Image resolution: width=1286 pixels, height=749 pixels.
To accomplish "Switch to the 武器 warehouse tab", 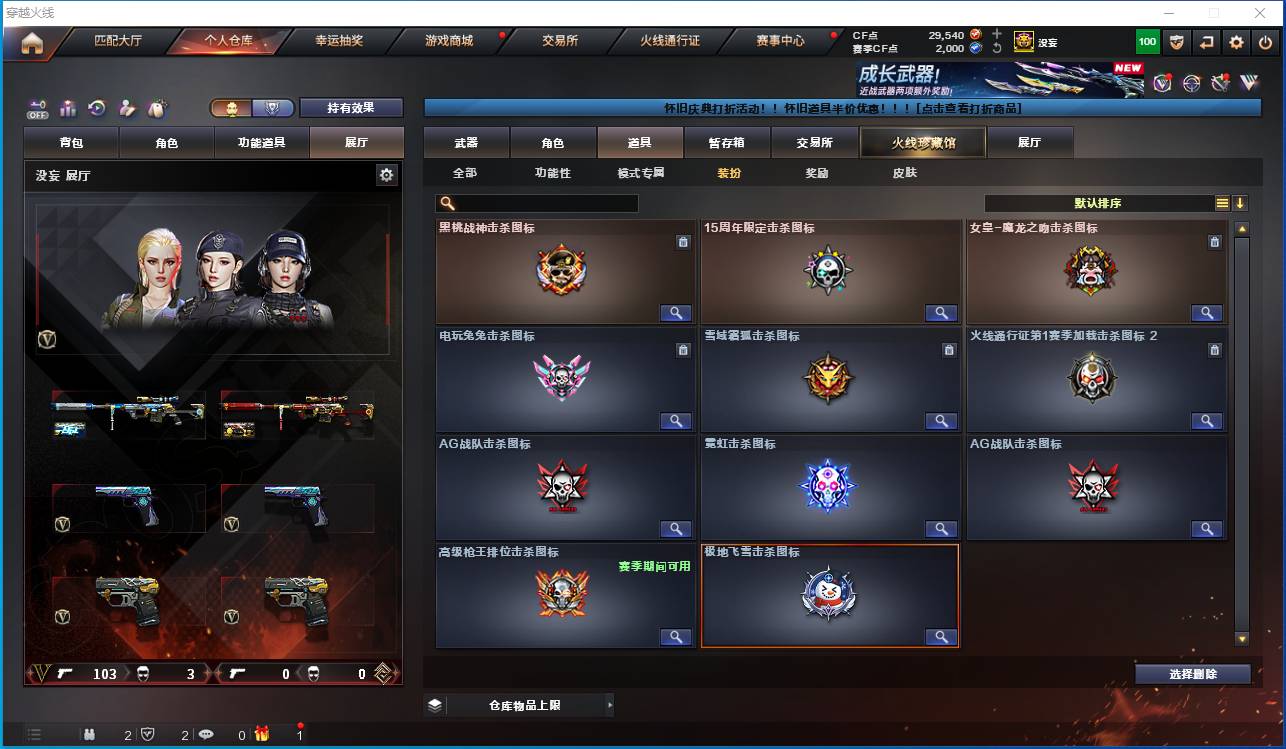I will [464, 142].
